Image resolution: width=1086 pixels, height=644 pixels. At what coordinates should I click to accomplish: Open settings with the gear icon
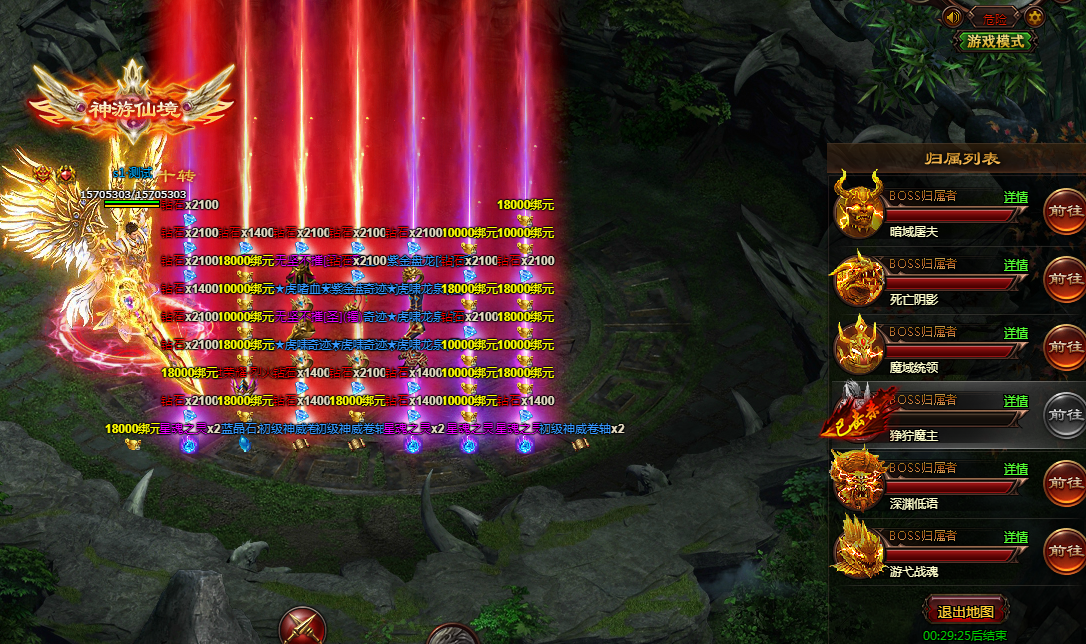pos(1035,17)
